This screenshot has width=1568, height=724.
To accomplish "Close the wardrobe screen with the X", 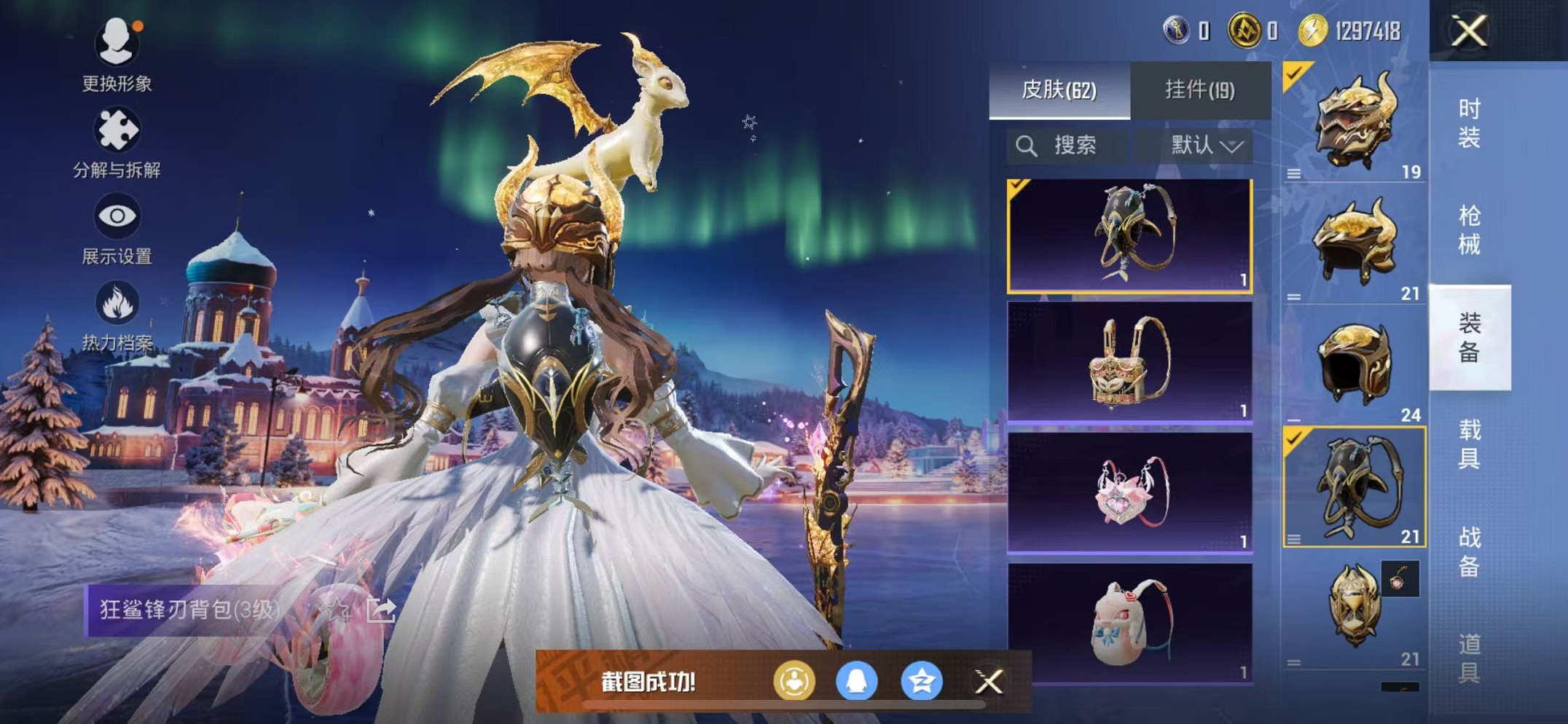I will tap(1469, 31).
